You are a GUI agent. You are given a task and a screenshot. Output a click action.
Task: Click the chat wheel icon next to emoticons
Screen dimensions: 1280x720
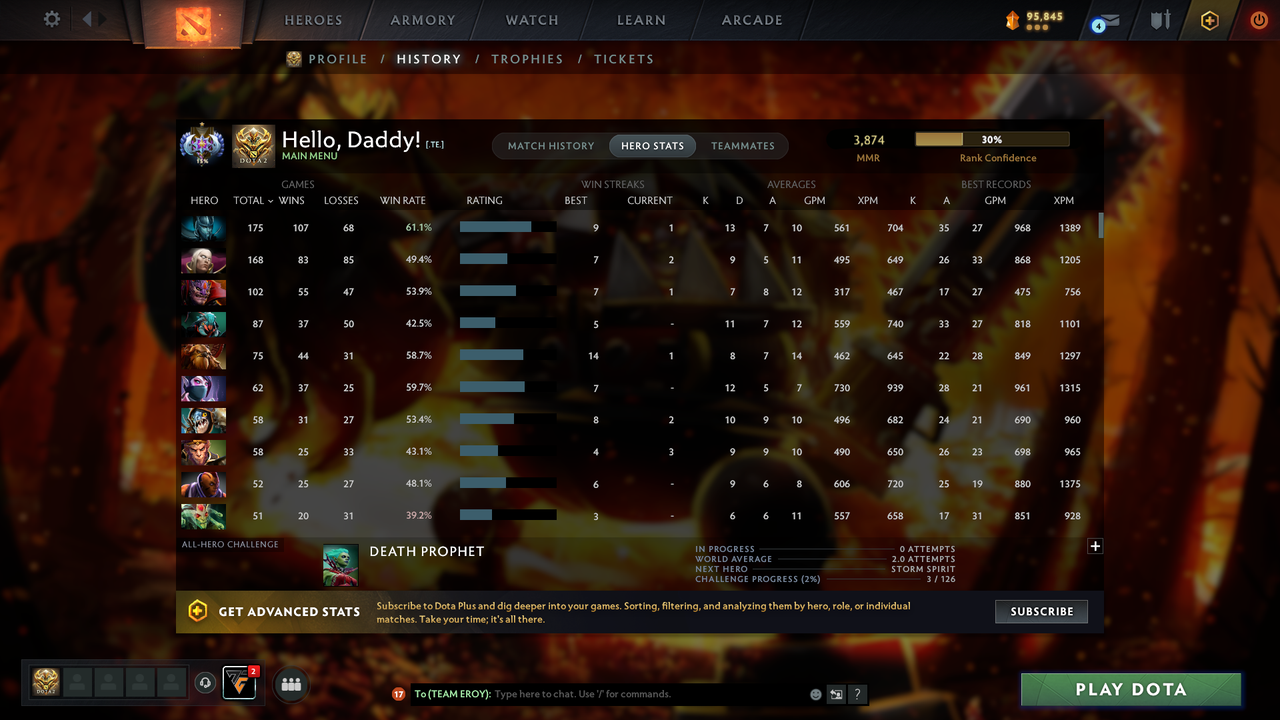click(x=836, y=693)
